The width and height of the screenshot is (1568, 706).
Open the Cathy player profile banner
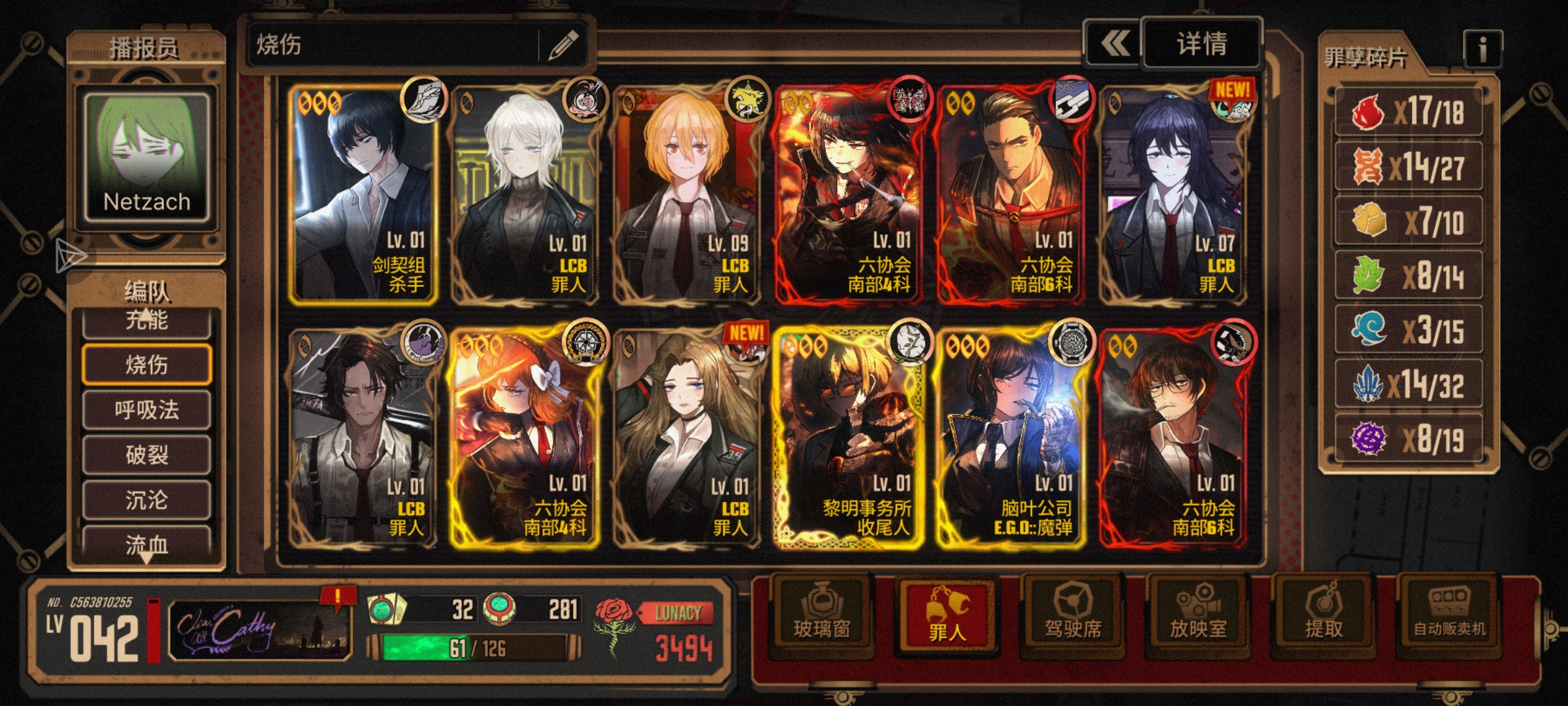pyautogui.click(x=260, y=629)
